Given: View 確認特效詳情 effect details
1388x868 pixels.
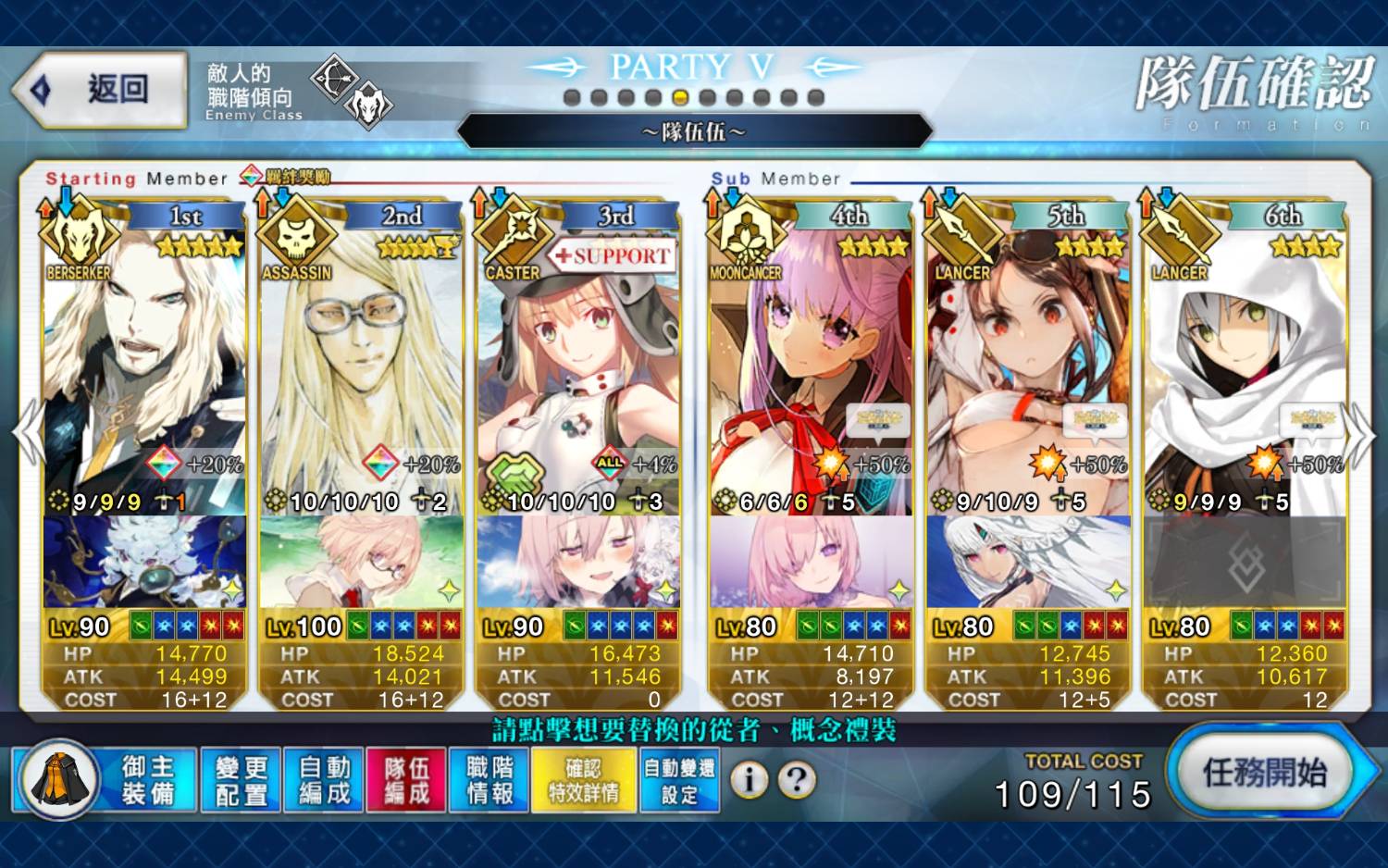Looking at the screenshot, I should click(584, 780).
